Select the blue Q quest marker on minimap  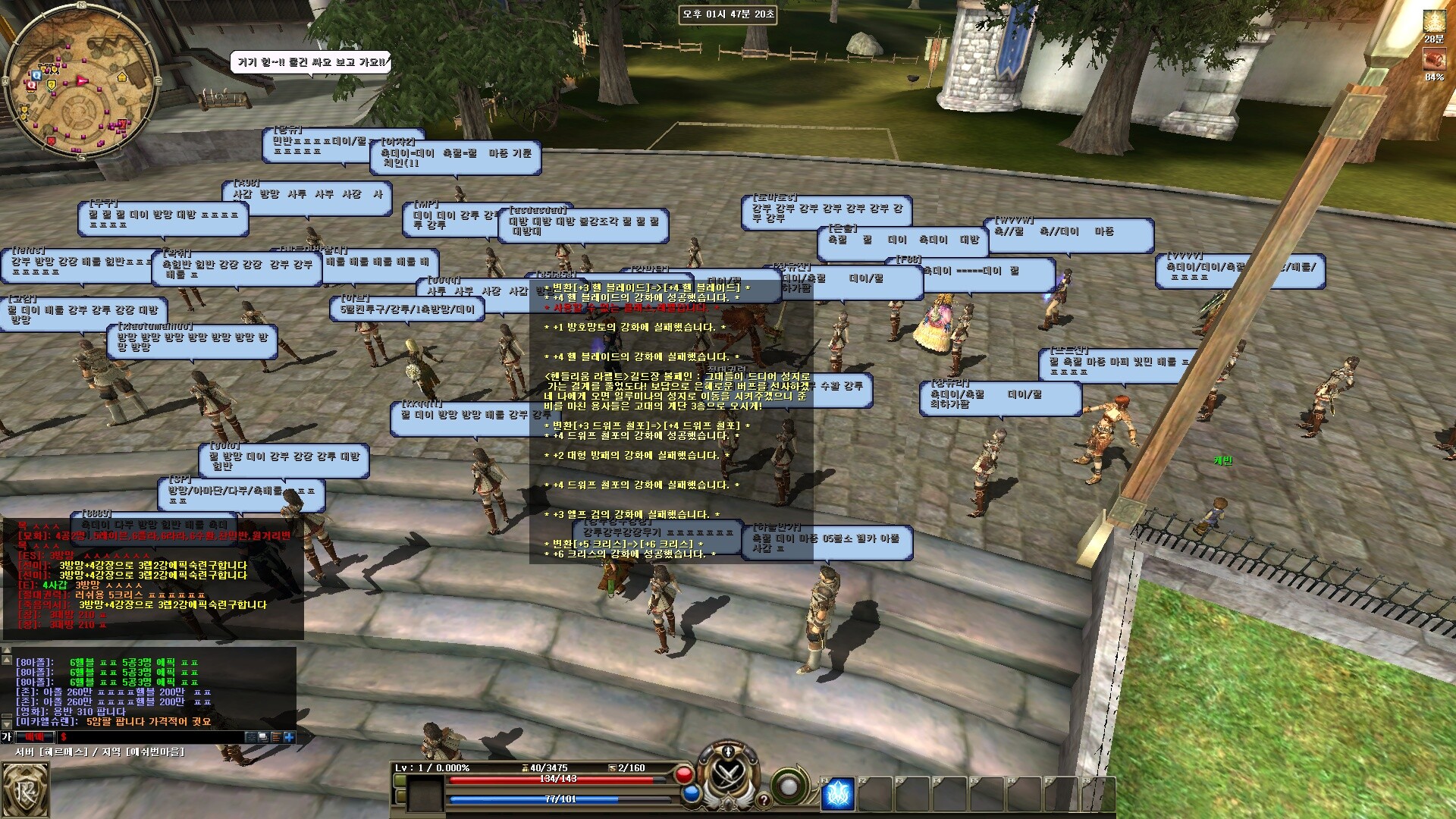36,75
